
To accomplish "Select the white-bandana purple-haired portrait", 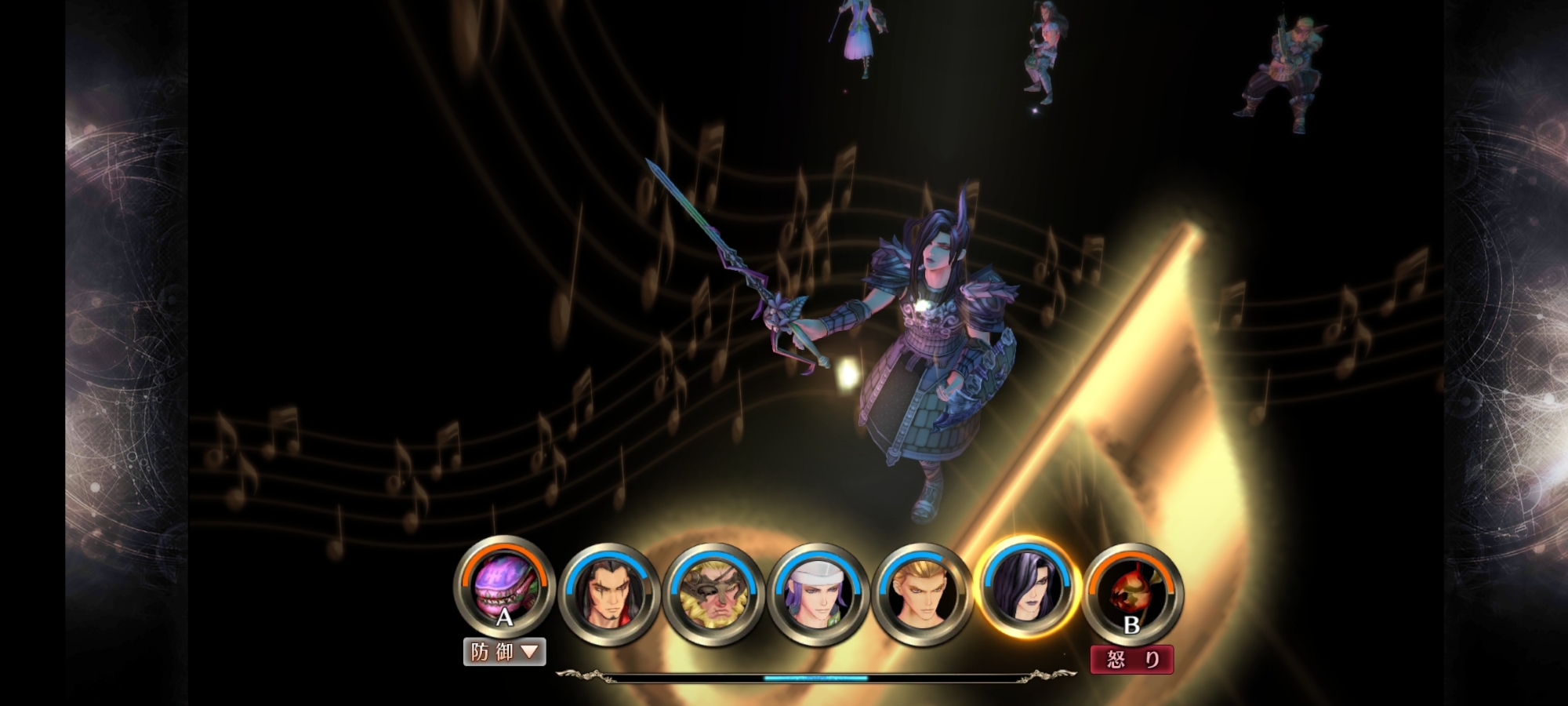I will click(817, 594).
